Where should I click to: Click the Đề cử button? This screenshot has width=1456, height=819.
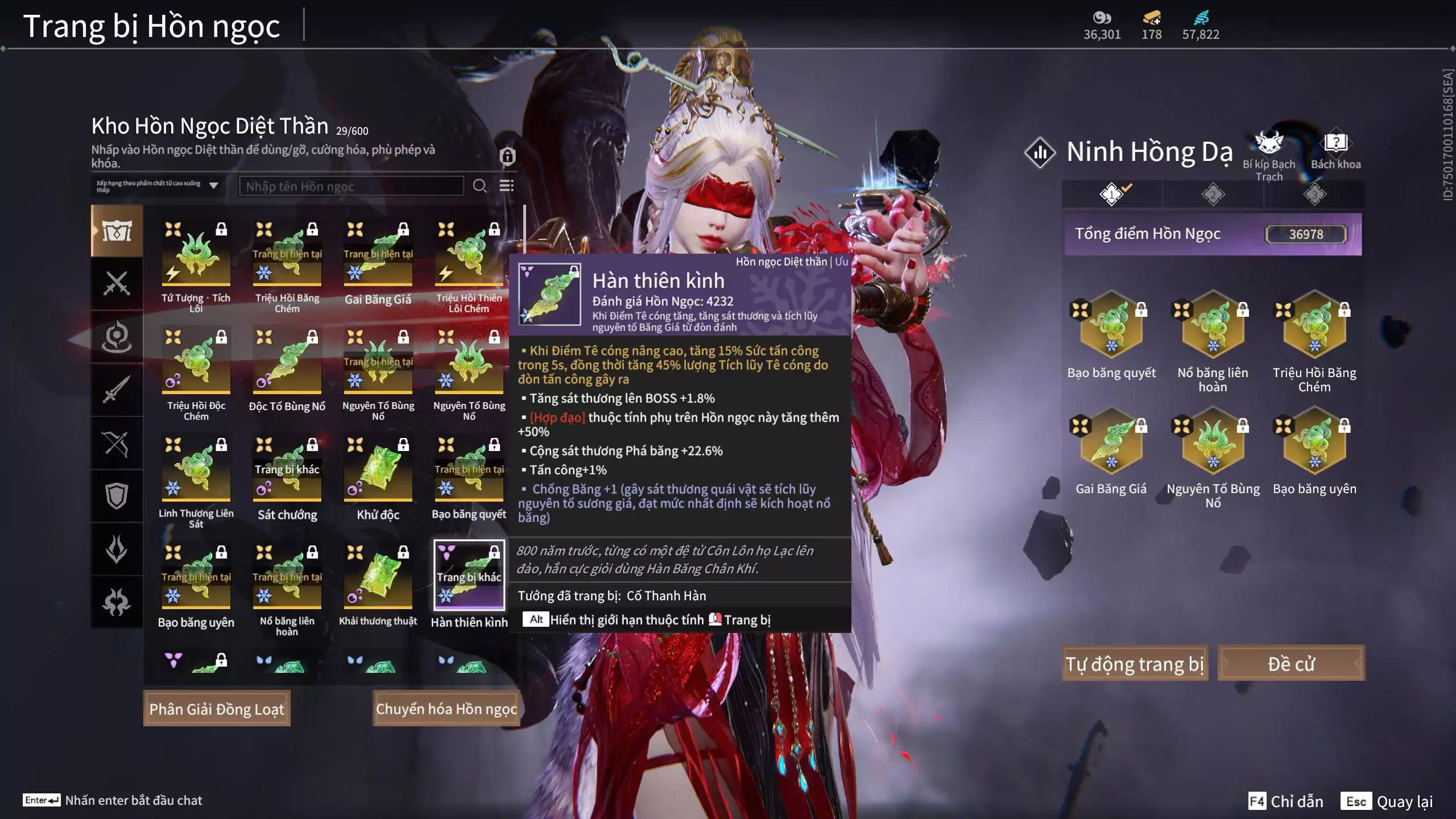point(1290,664)
